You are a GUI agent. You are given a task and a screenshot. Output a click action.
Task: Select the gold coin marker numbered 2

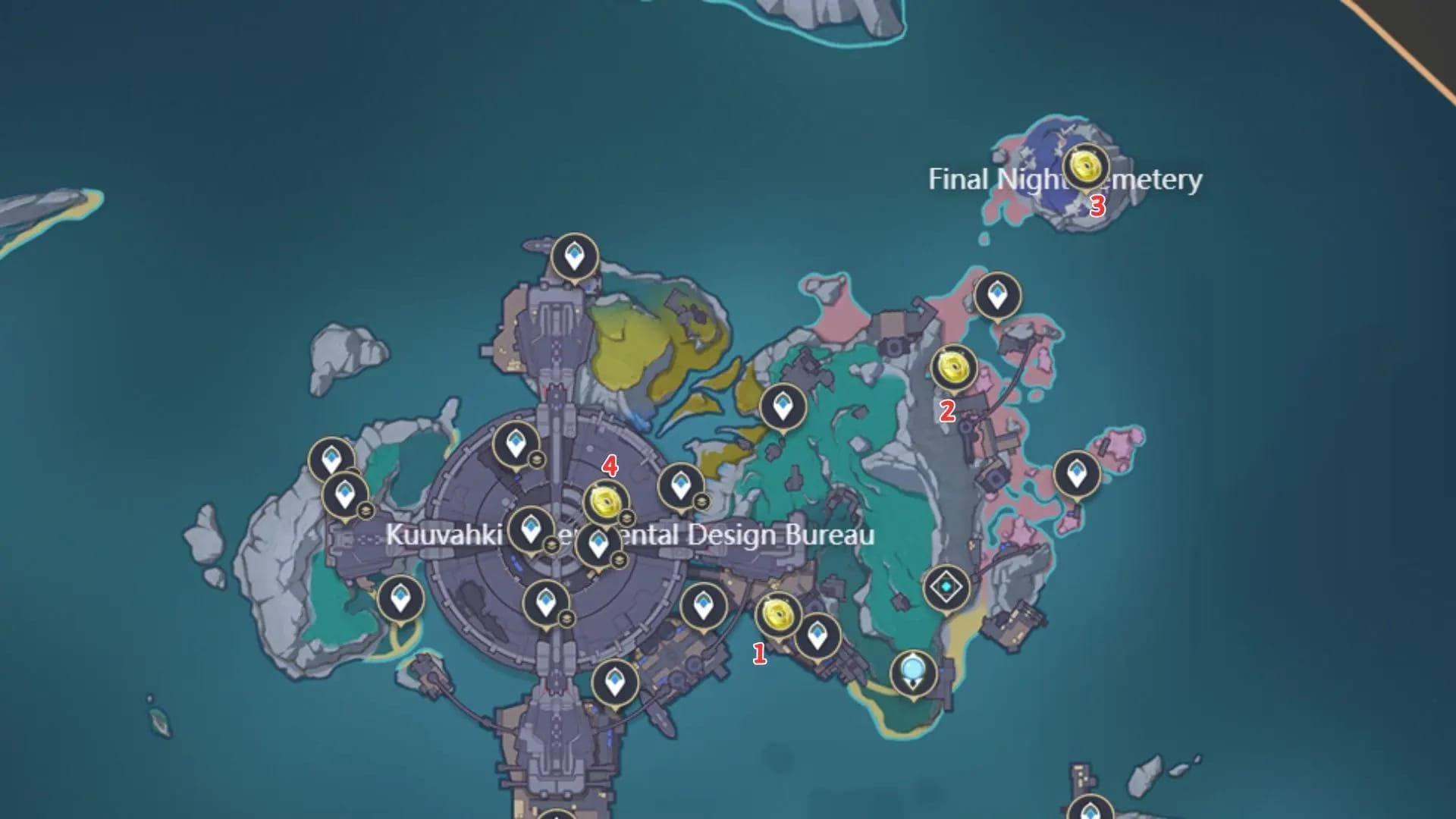[x=952, y=368]
